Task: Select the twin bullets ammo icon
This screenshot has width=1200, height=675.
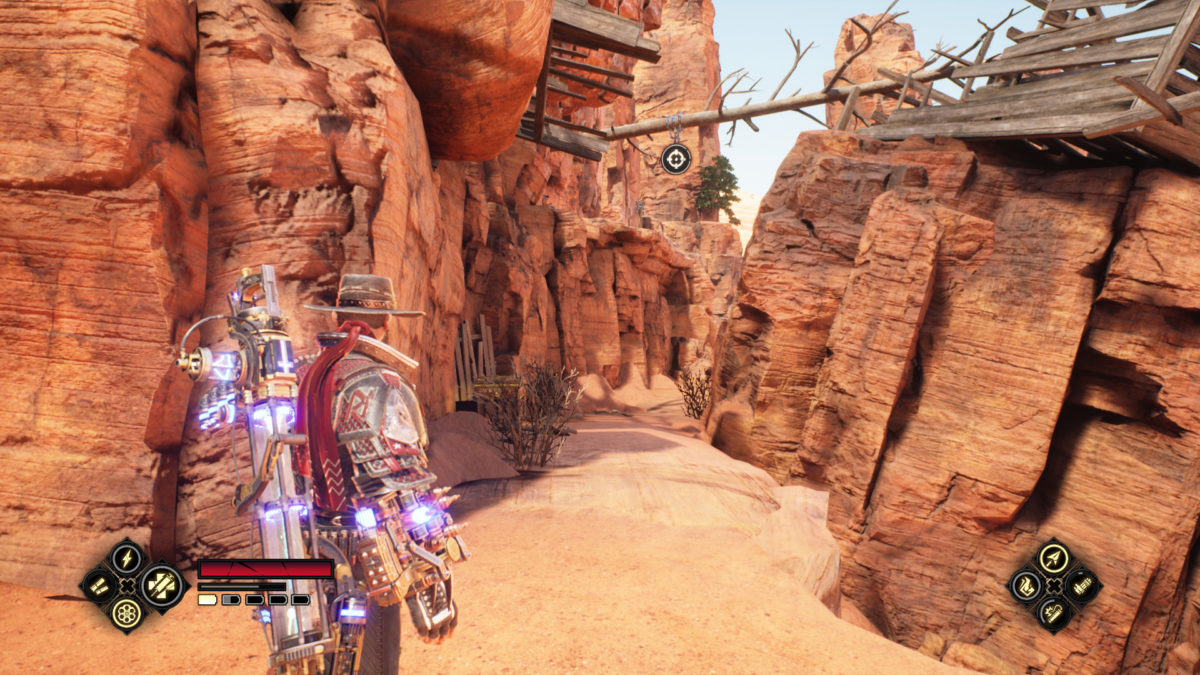Action: (x=99, y=585)
